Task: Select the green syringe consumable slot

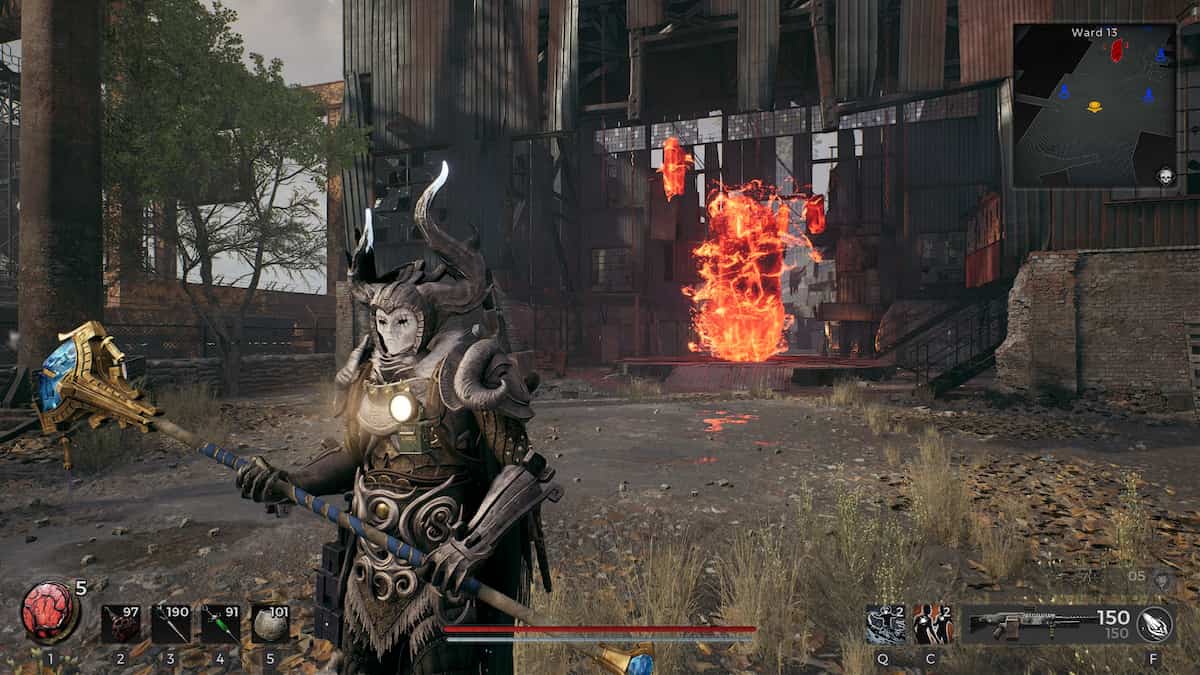Action: pos(220,623)
